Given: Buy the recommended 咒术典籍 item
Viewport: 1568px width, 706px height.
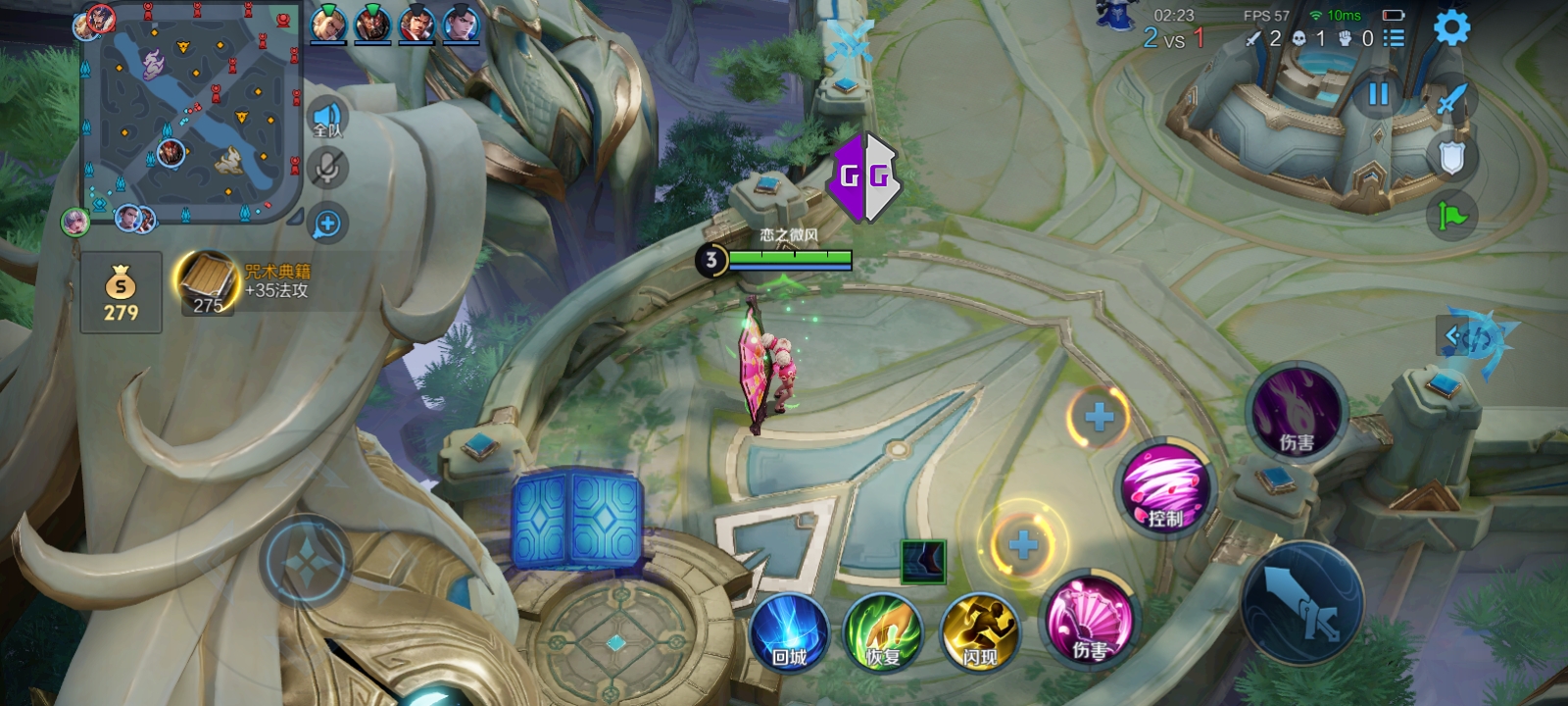Looking at the screenshot, I should click(208, 283).
